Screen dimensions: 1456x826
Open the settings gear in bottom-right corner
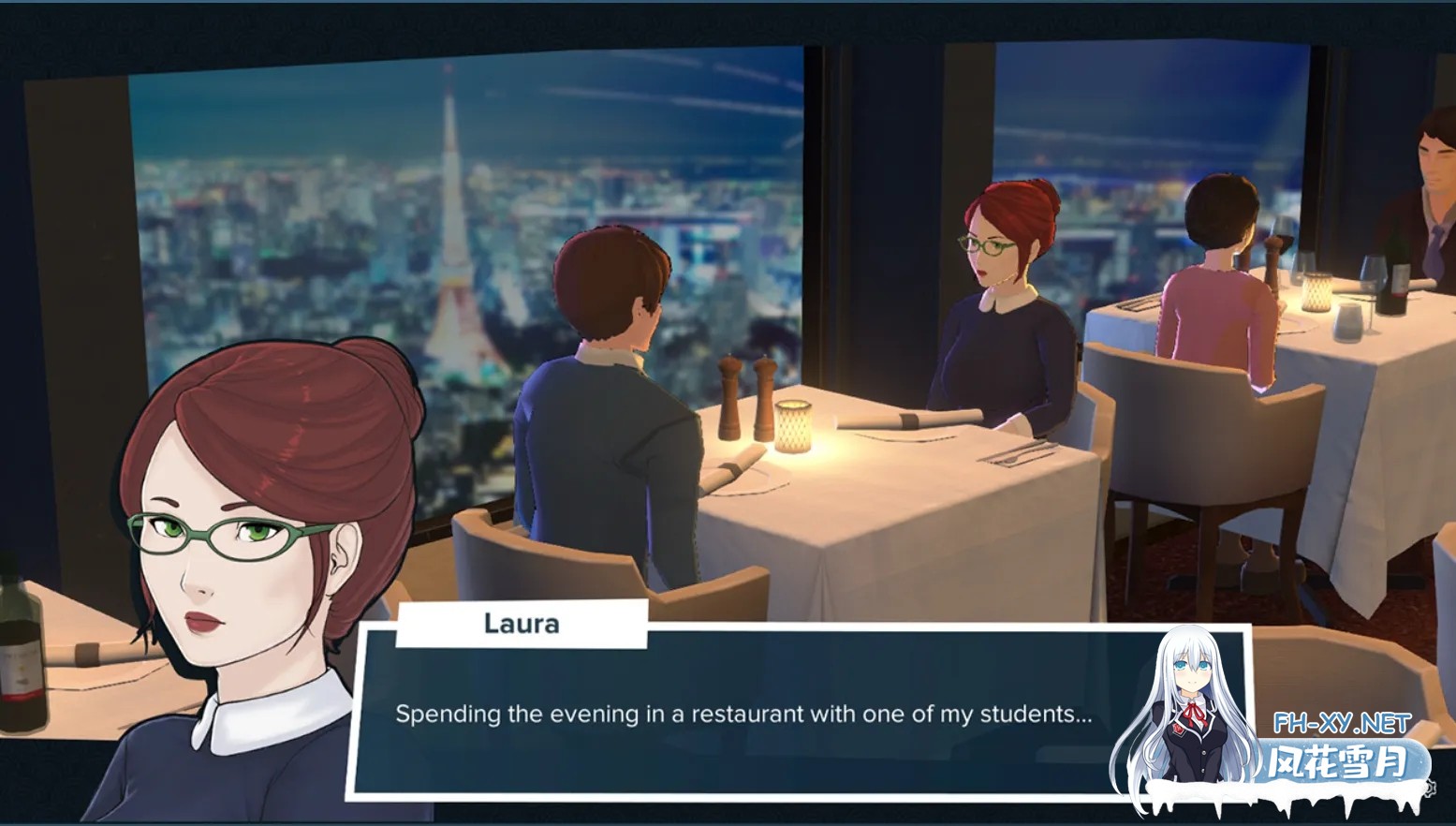click(x=1430, y=788)
